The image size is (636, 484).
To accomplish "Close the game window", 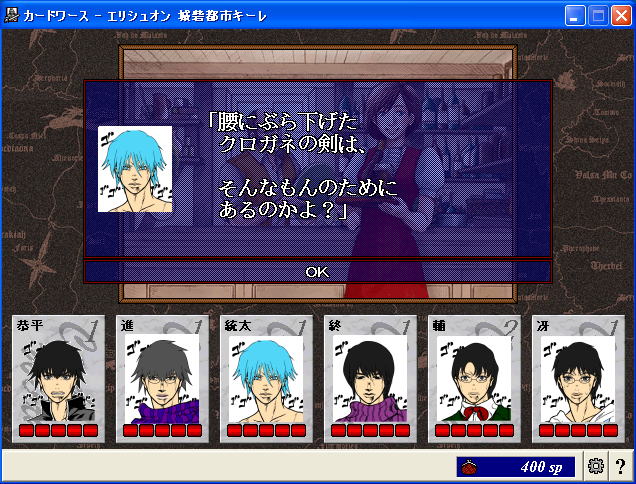I will tap(621, 15).
